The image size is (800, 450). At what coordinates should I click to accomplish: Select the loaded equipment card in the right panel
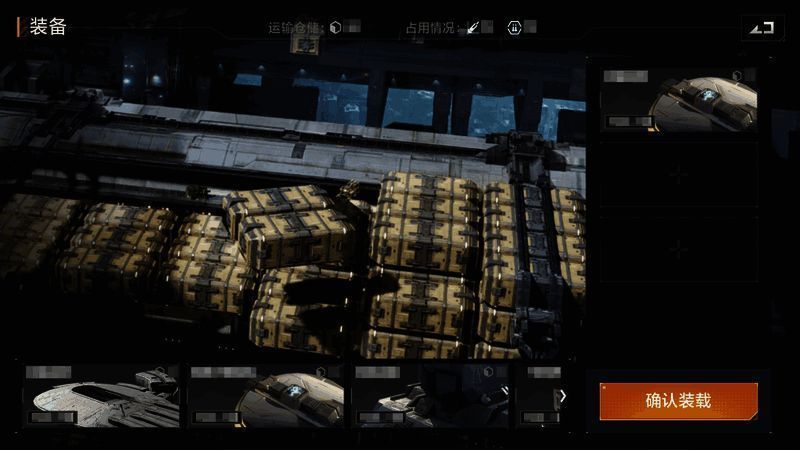click(x=678, y=100)
